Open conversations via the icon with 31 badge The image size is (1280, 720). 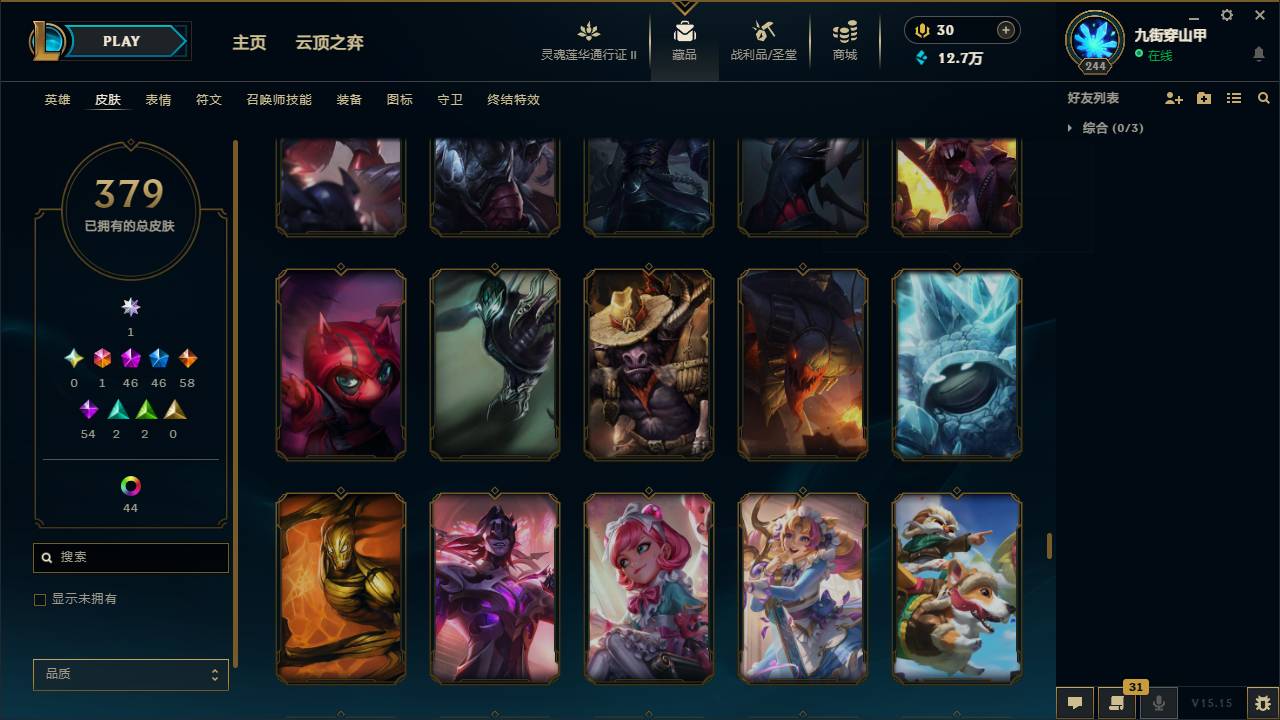point(1117,702)
